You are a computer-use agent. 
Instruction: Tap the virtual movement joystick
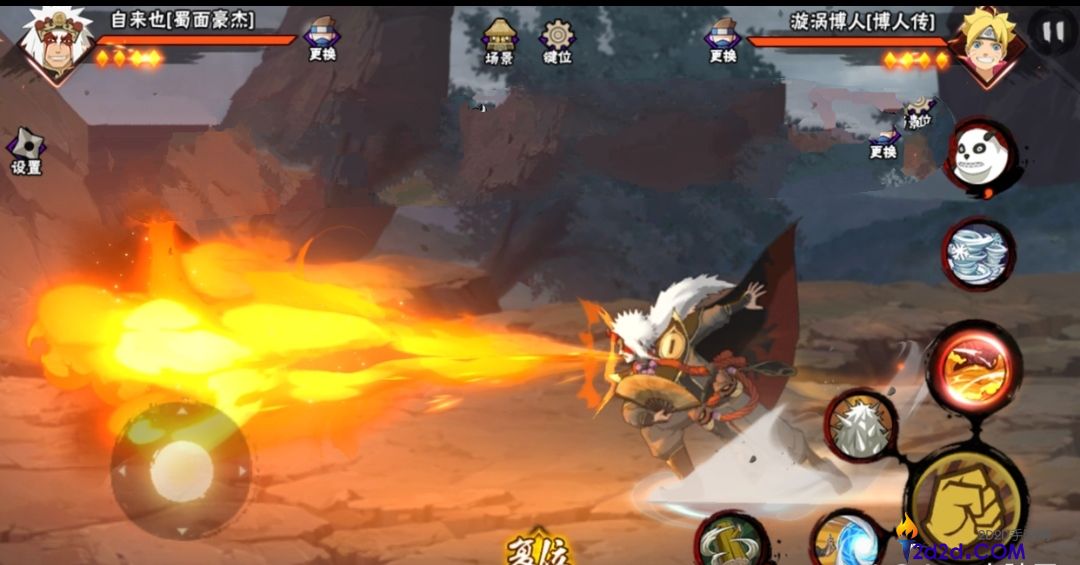[181, 471]
